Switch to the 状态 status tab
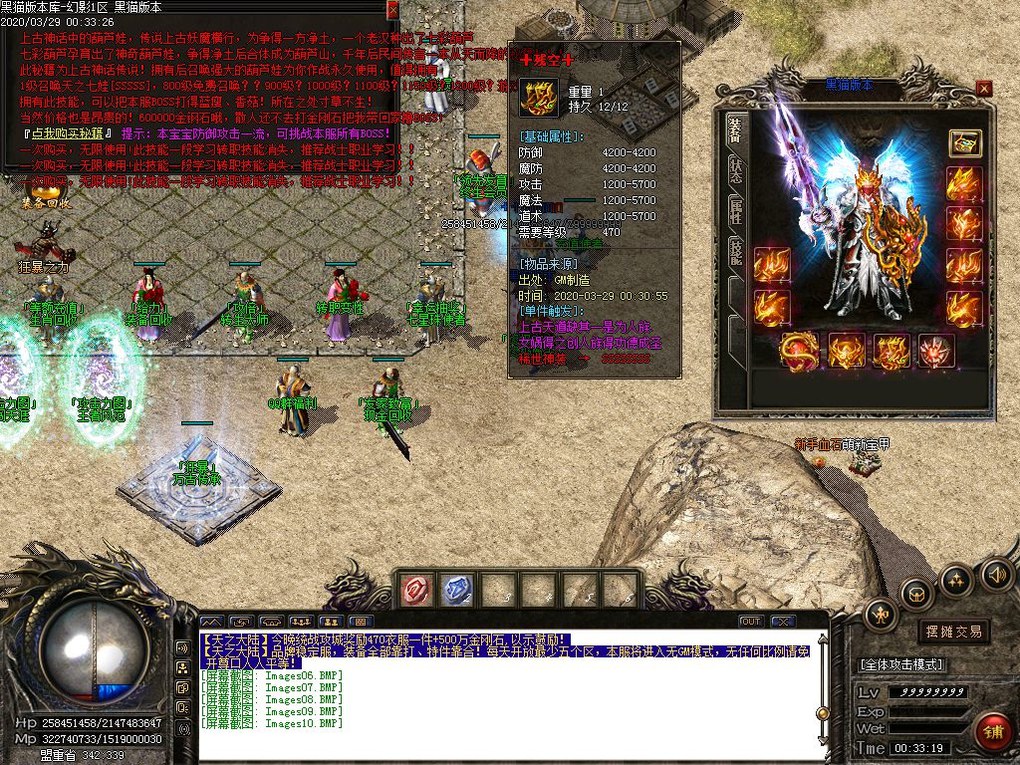The image size is (1020, 765). (735, 166)
